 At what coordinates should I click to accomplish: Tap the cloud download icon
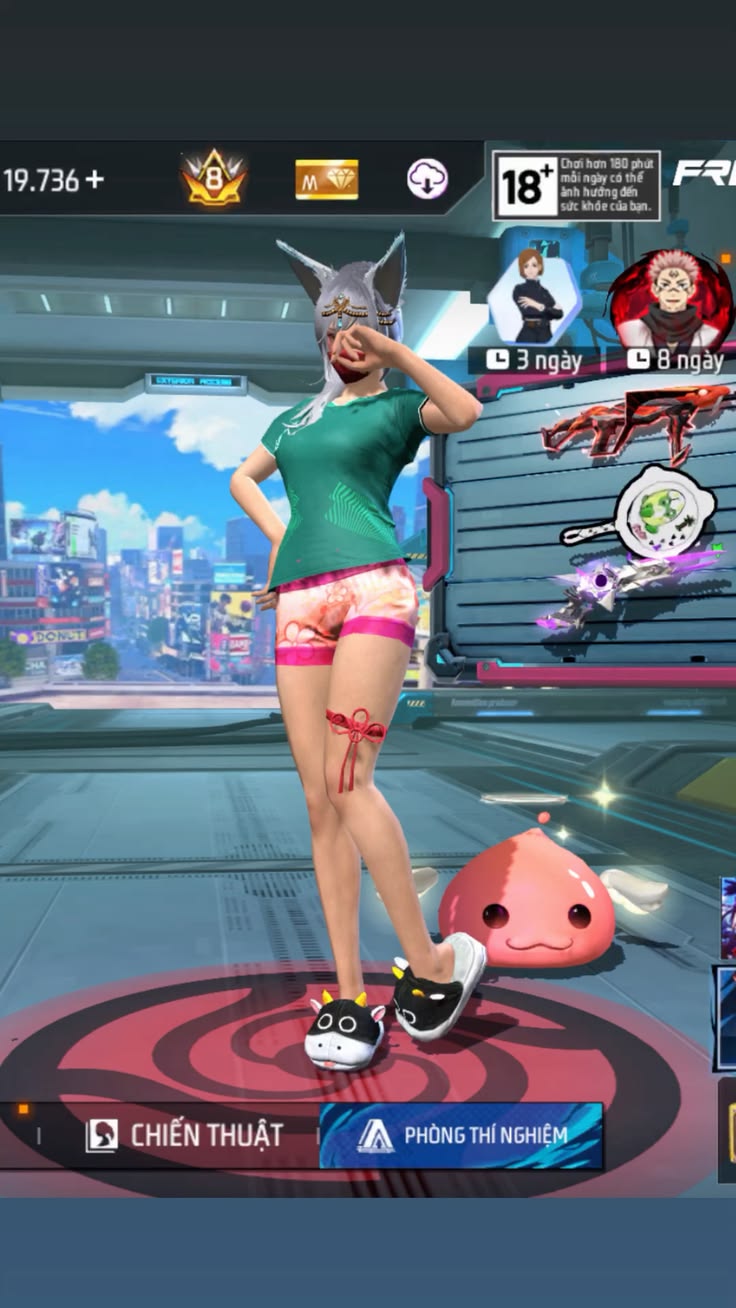tap(427, 179)
